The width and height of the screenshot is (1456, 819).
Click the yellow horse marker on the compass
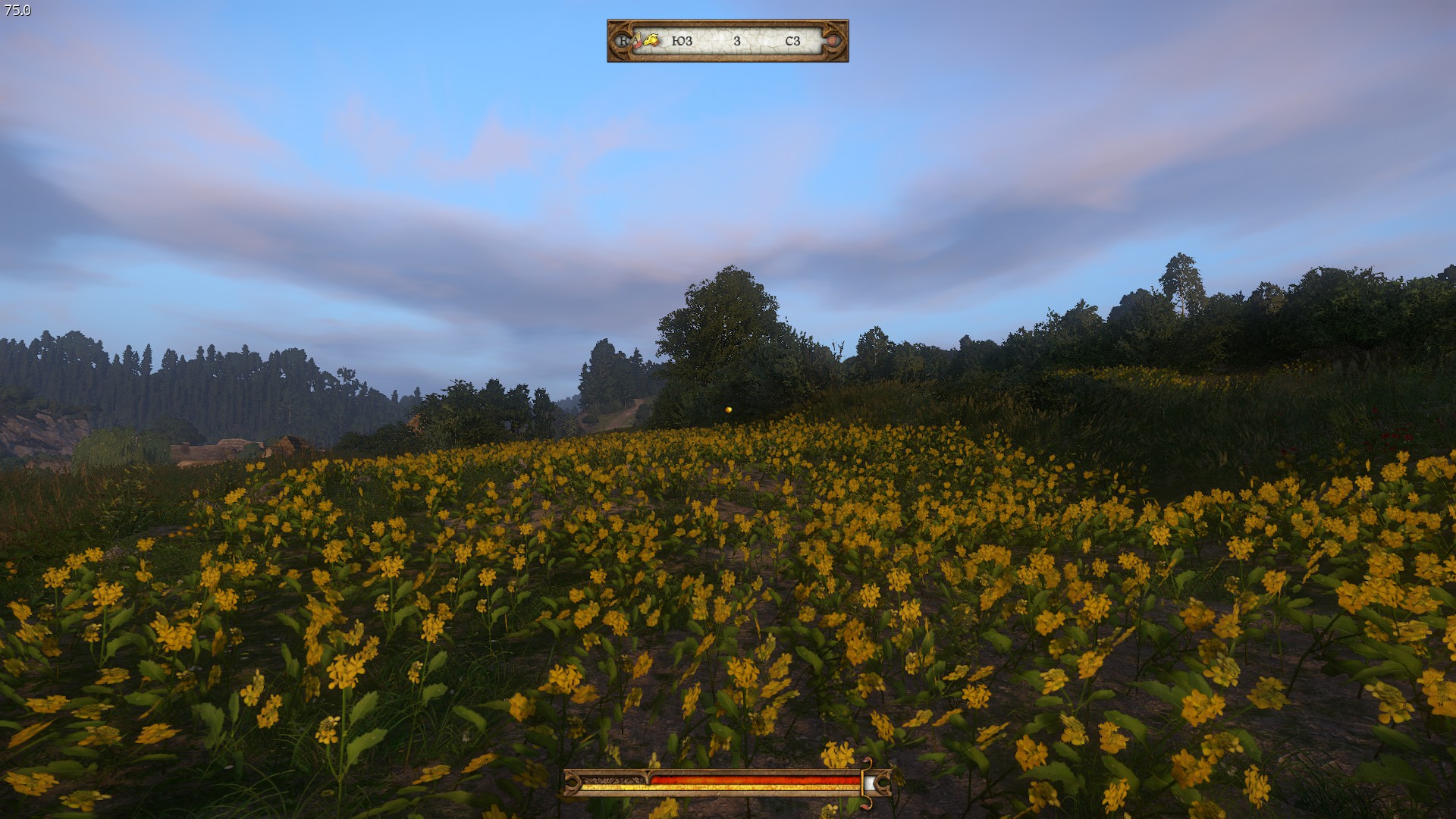(x=652, y=40)
